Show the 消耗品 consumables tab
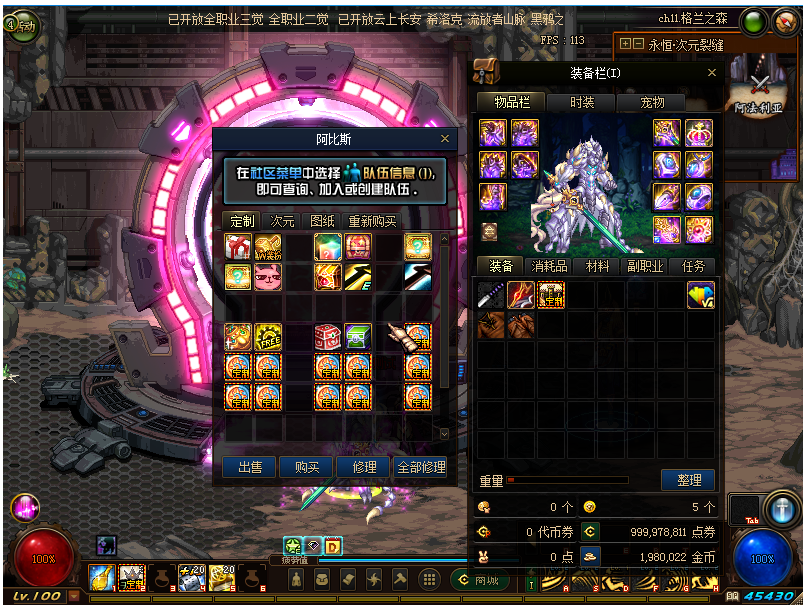The height and width of the screenshot is (607, 806). click(548, 266)
